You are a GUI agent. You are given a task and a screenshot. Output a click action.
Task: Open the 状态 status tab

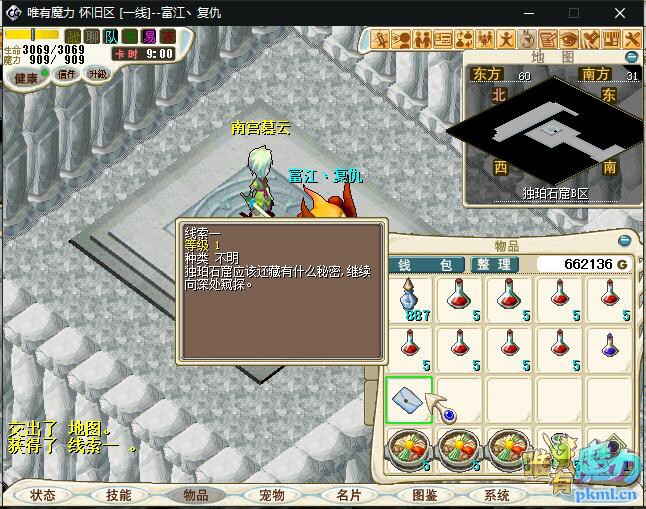point(43,495)
